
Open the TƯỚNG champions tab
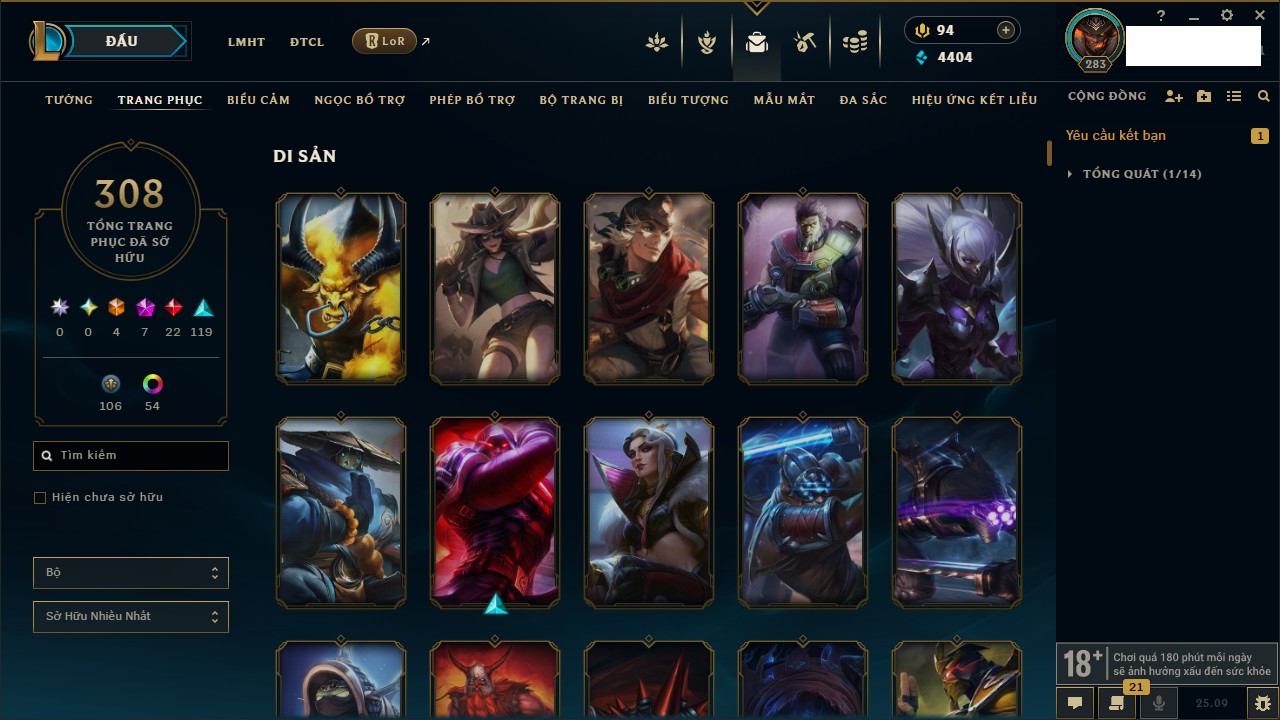coord(69,100)
